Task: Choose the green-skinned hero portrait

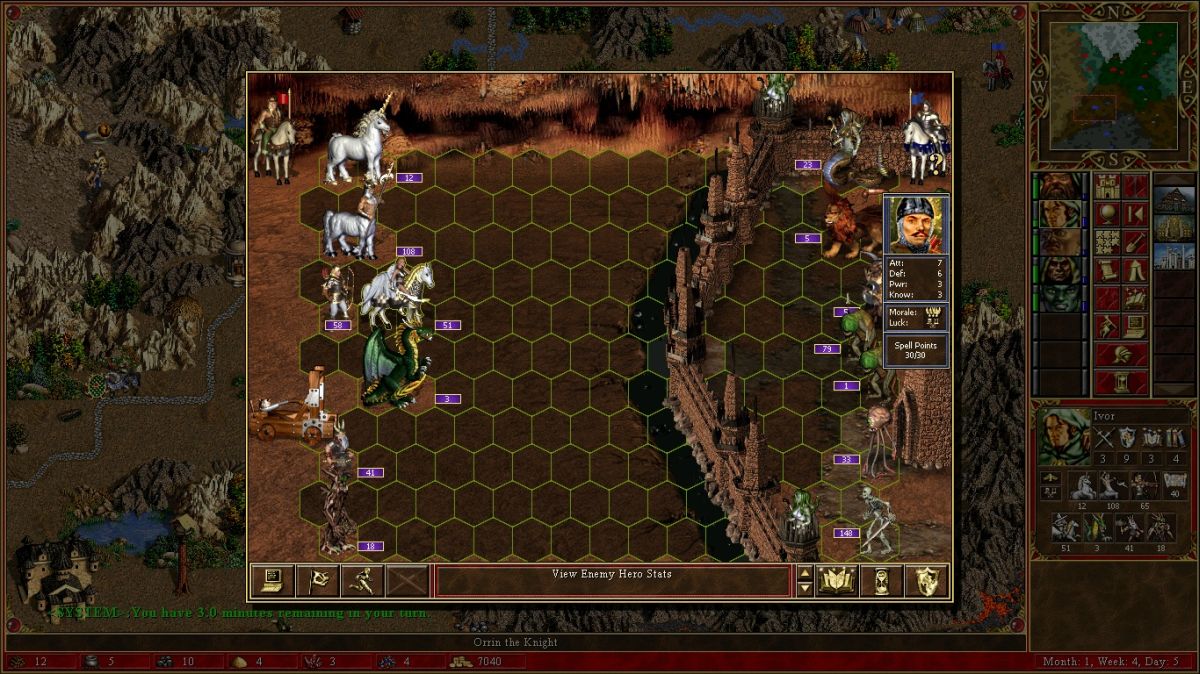Action: tap(1059, 298)
